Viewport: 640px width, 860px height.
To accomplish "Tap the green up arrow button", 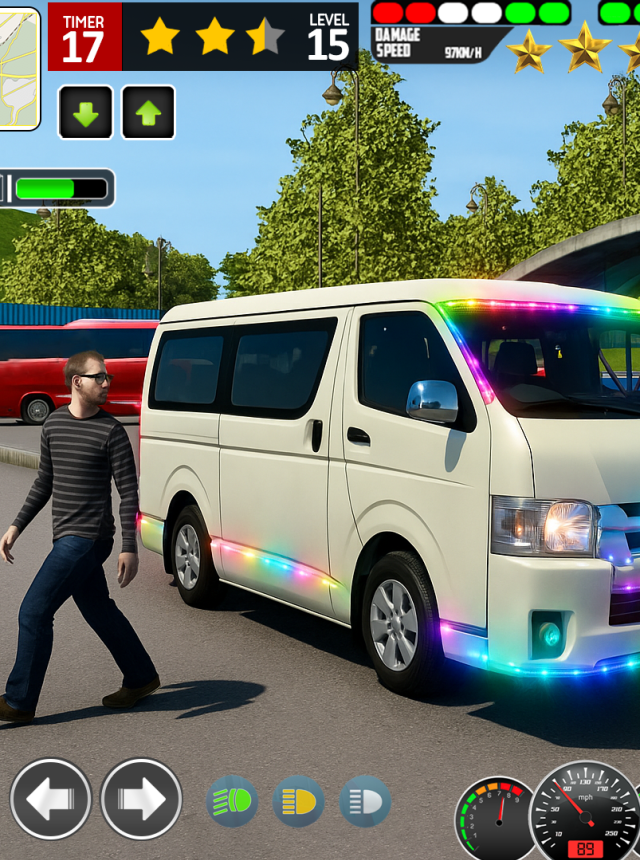I will pyautogui.click(x=148, y=112).
